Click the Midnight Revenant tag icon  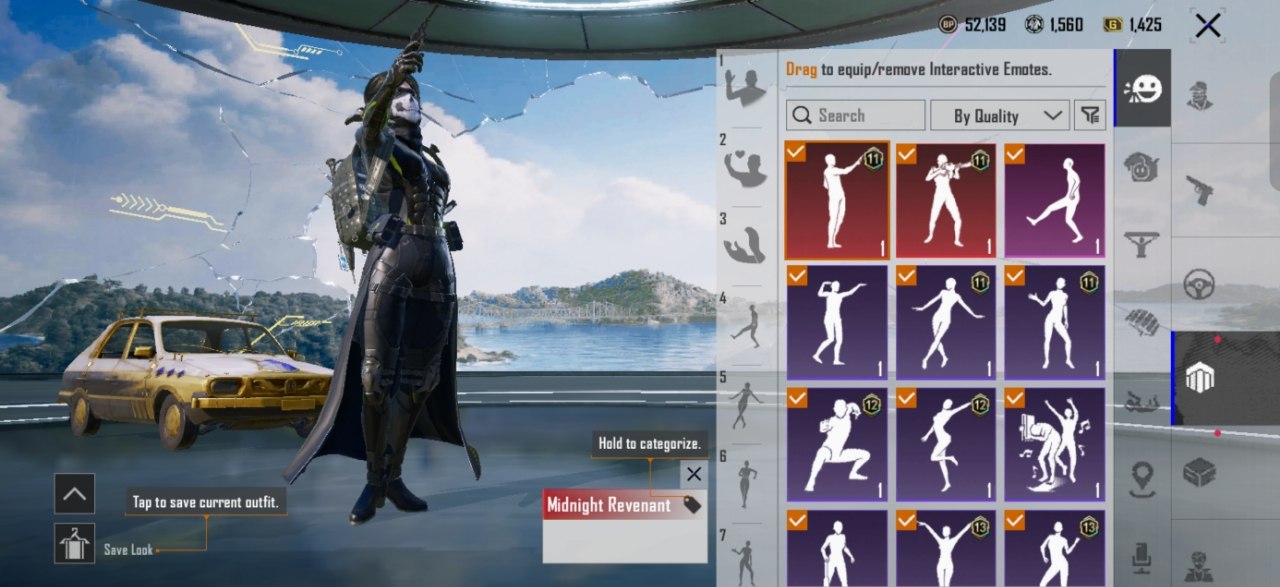point(691,505)
